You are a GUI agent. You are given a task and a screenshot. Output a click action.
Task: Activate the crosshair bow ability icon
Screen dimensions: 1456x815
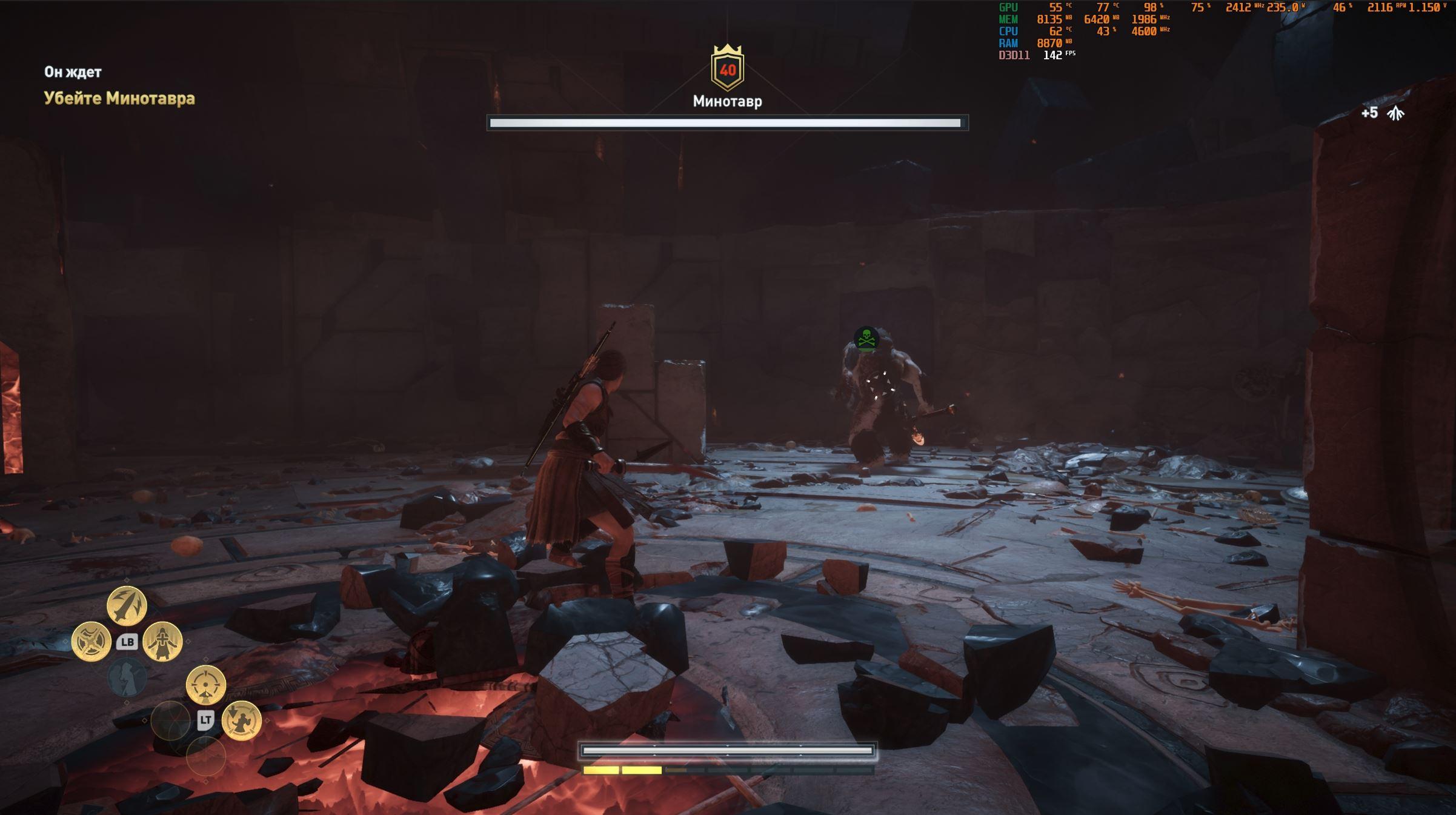coord(205,685)
